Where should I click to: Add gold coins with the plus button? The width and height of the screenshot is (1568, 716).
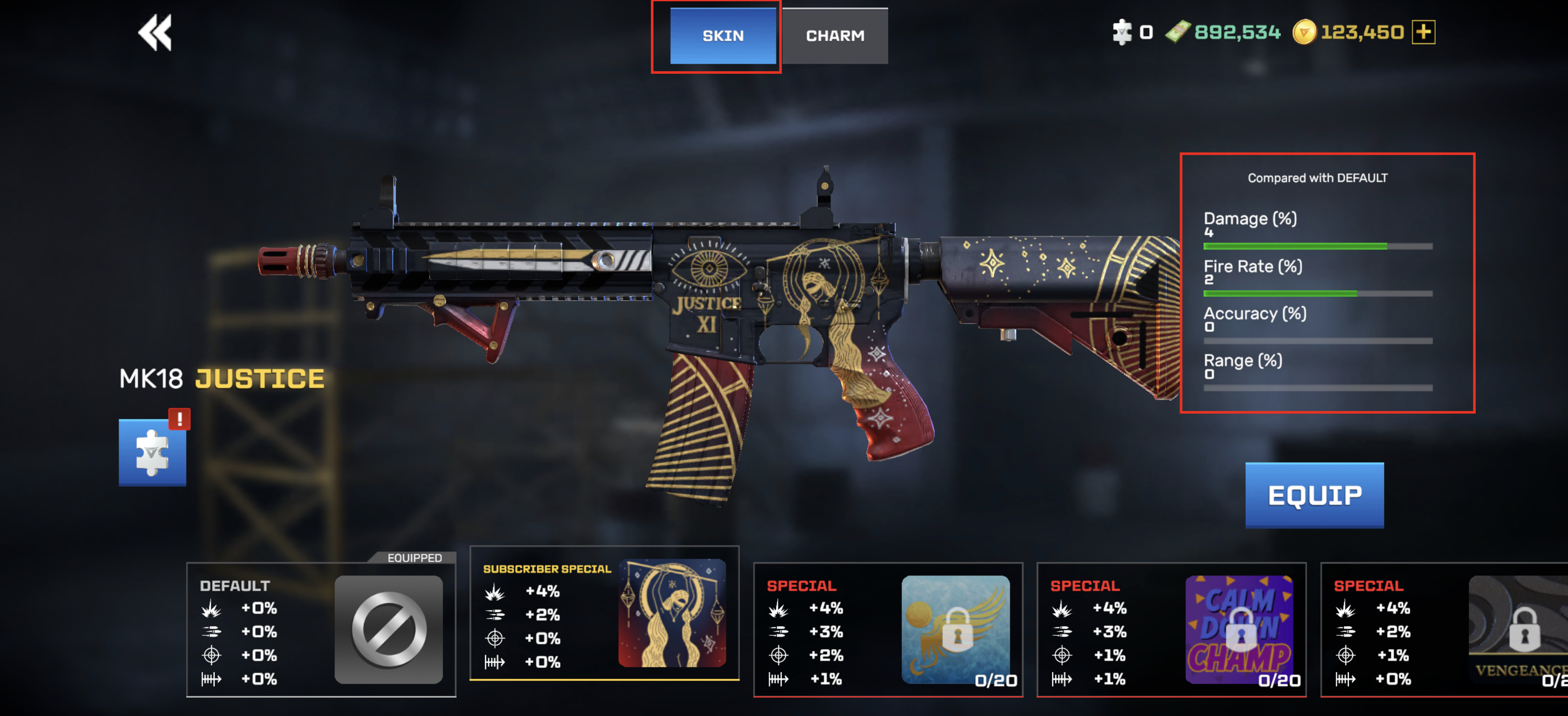[x=1423, y=32]
